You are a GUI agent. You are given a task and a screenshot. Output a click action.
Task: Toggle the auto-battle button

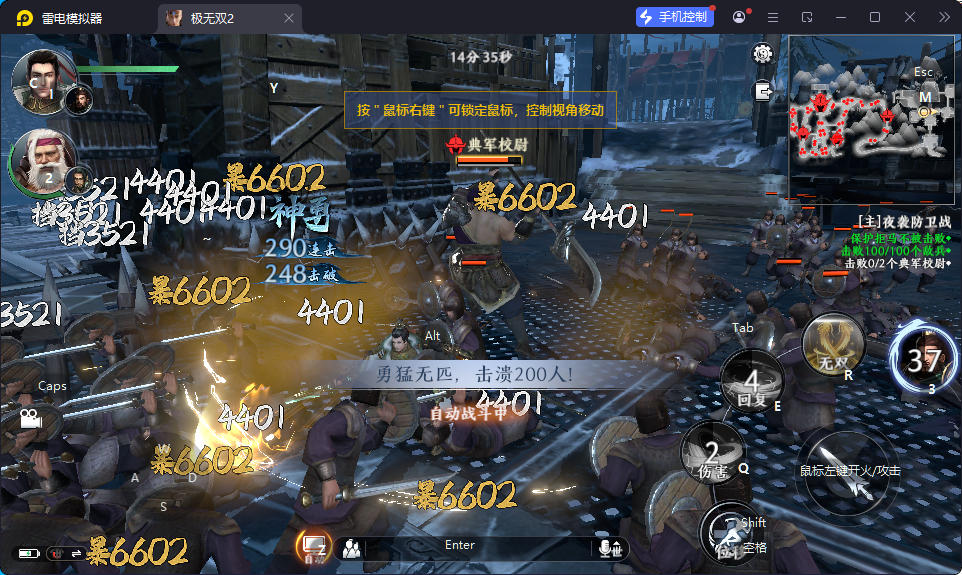coord(313,546)
